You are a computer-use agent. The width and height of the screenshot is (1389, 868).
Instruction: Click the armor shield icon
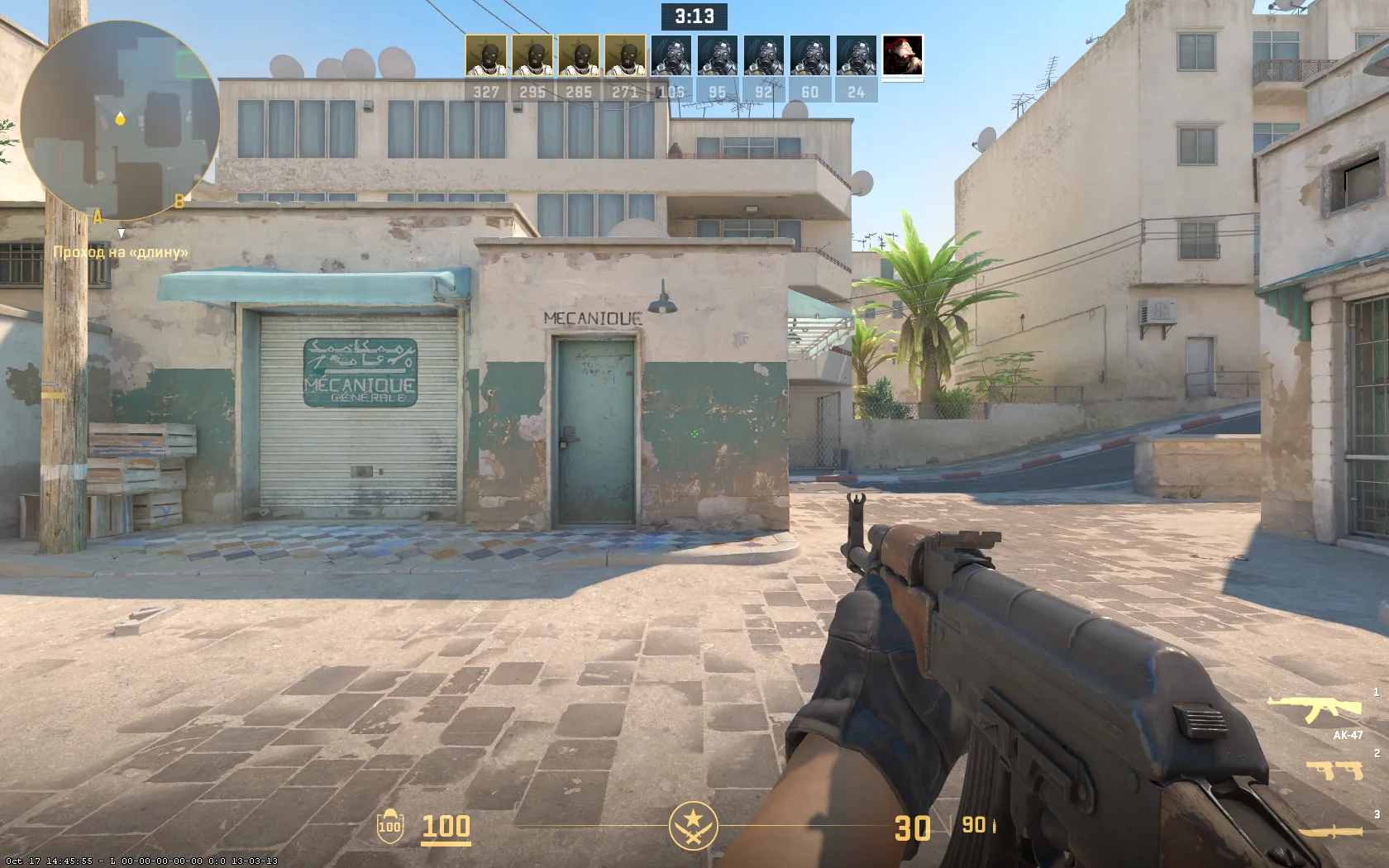(389, 826)
